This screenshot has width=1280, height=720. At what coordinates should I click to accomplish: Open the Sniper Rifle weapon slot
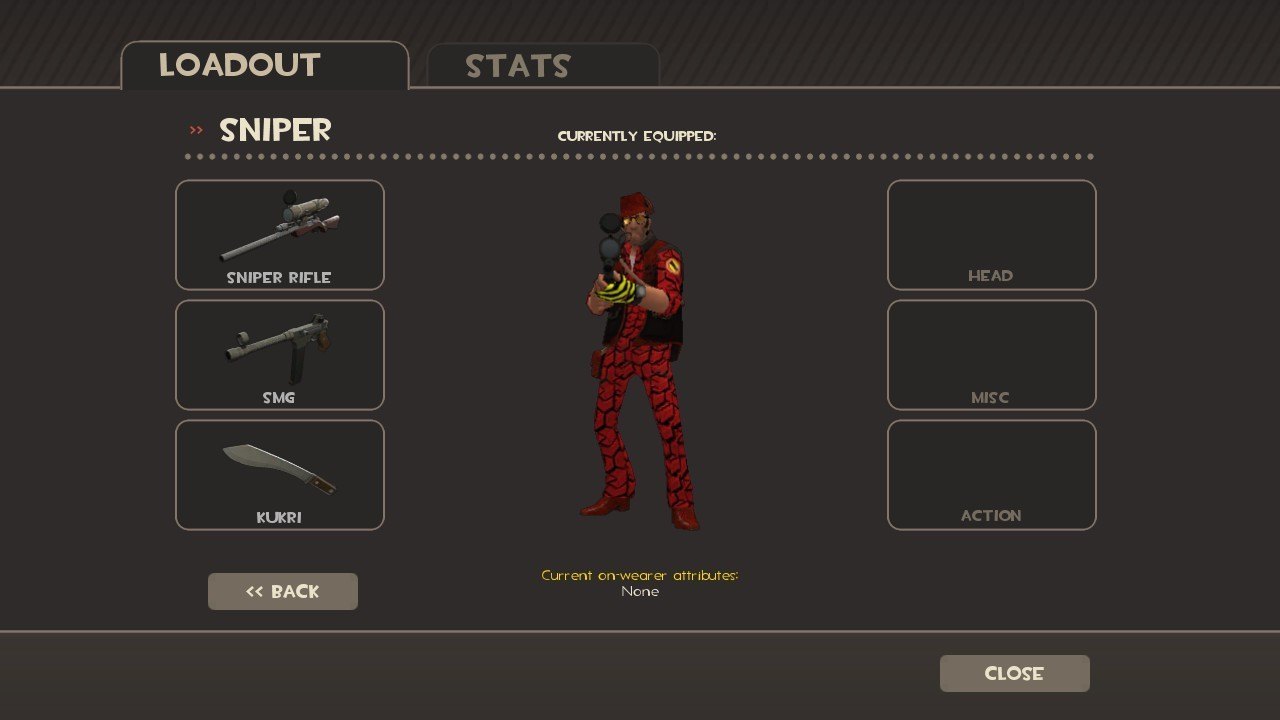280,235
